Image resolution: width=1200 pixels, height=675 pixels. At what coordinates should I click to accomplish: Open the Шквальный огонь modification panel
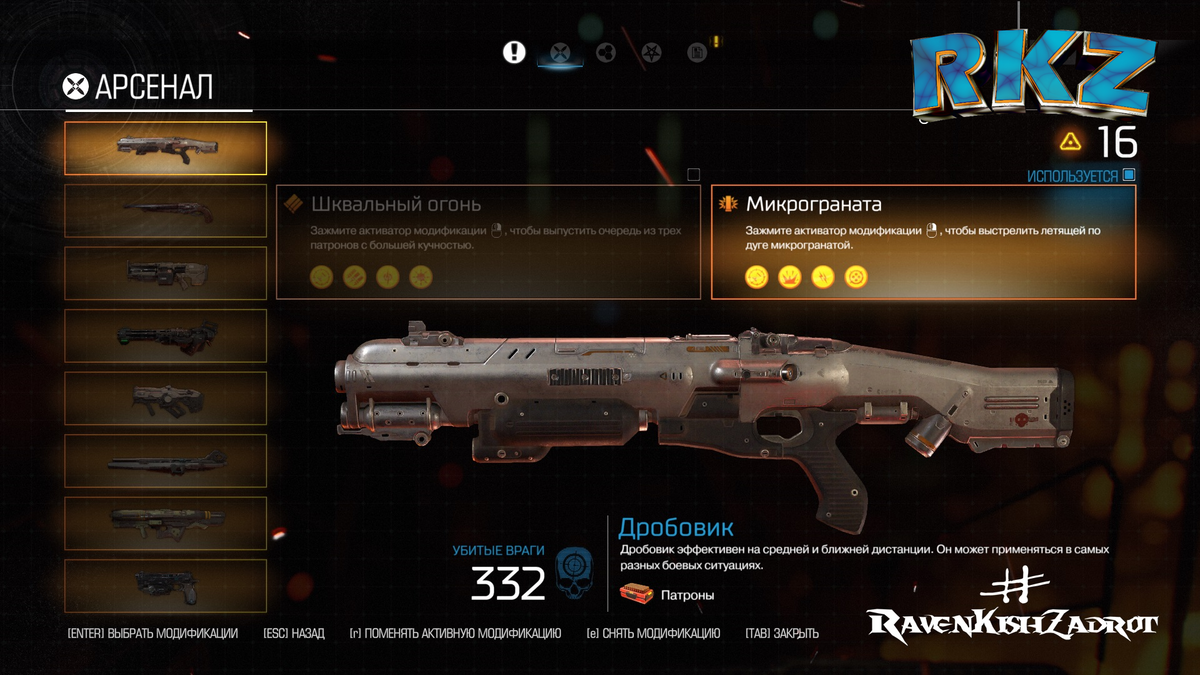tap(488, 241)
